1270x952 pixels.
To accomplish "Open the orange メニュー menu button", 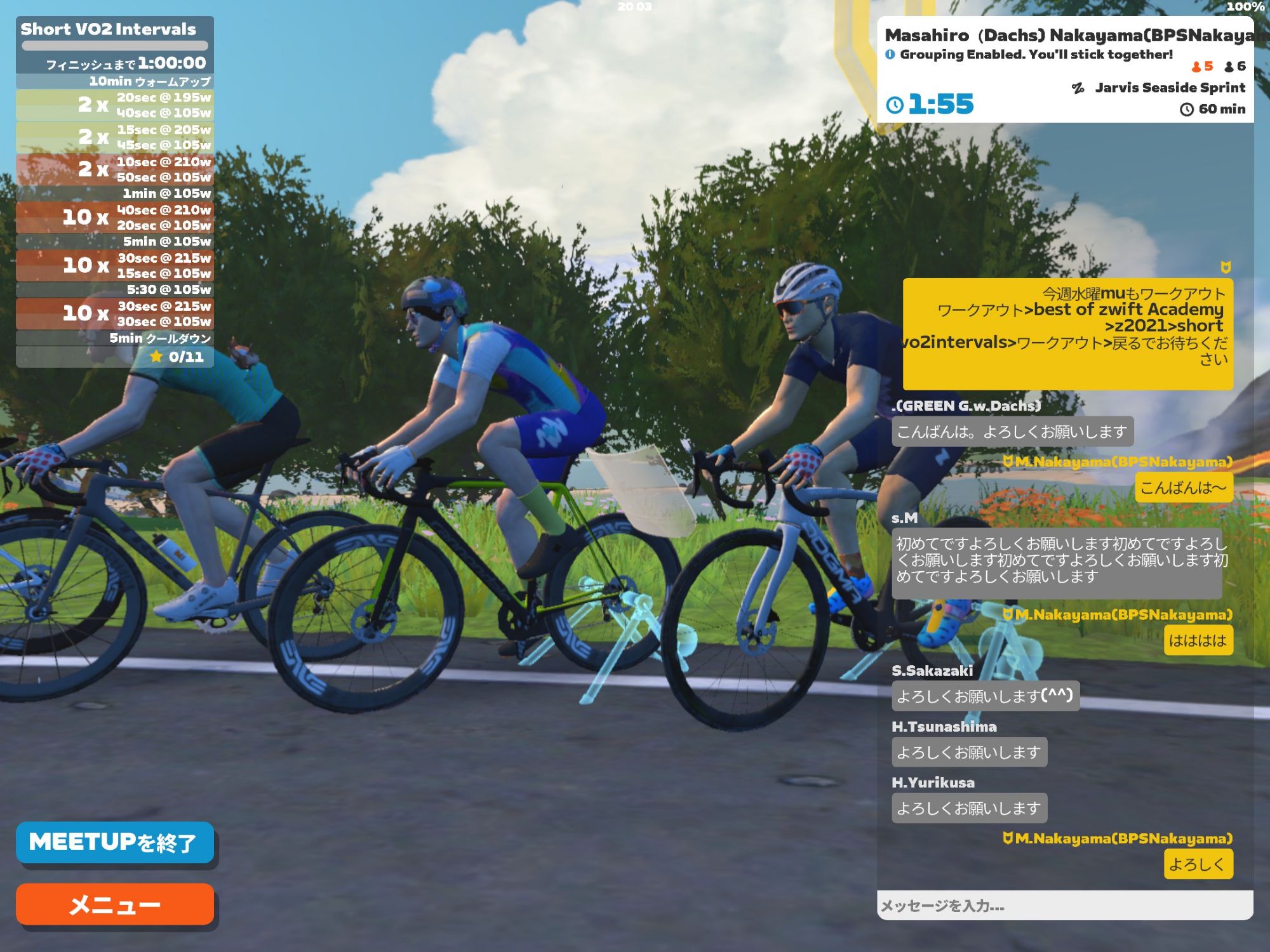I will tap(114, 904).
